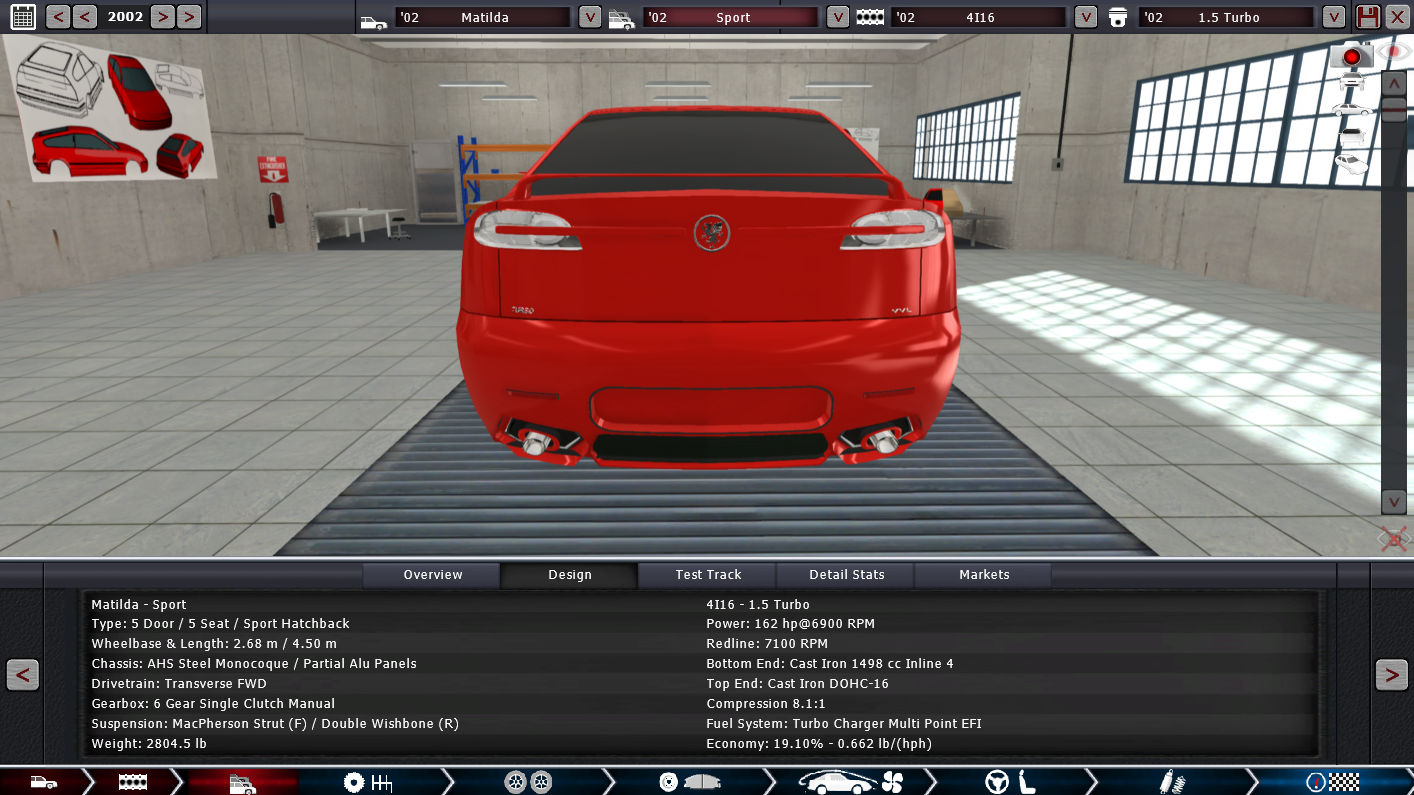Image resolution: width=1414 pixels, height=795 pixels.
Task: Open the Matilda car model dropdown
Action: [x=590, y=17]
